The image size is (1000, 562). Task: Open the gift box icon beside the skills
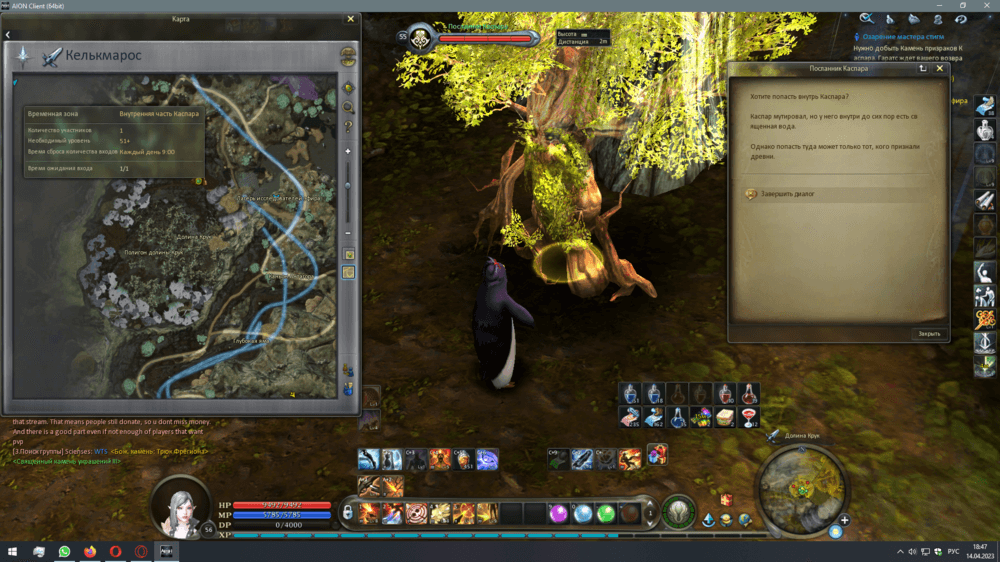click(726, 500)
